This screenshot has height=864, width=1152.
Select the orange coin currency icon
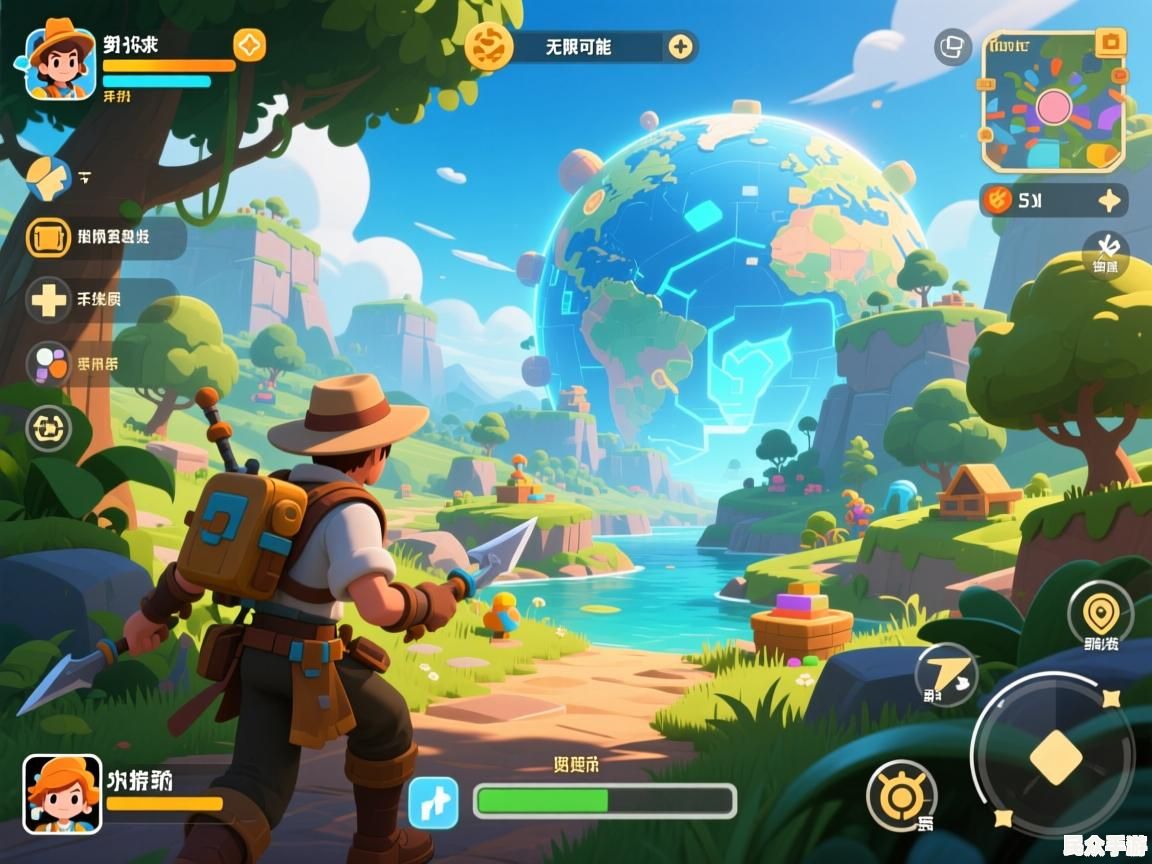point(997,200)
